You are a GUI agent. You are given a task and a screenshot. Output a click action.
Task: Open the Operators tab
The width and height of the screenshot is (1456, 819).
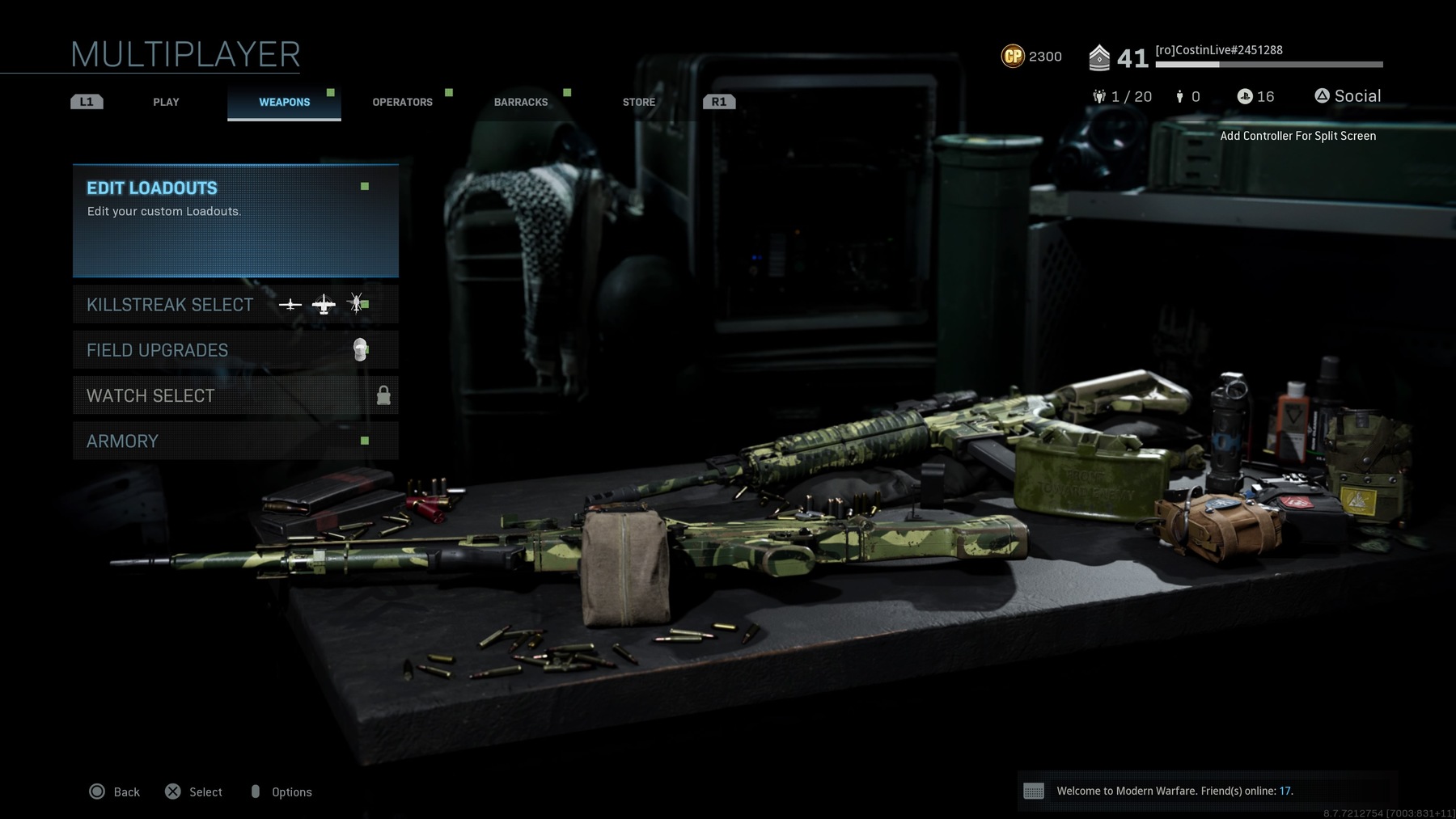[x=402, y=102]
